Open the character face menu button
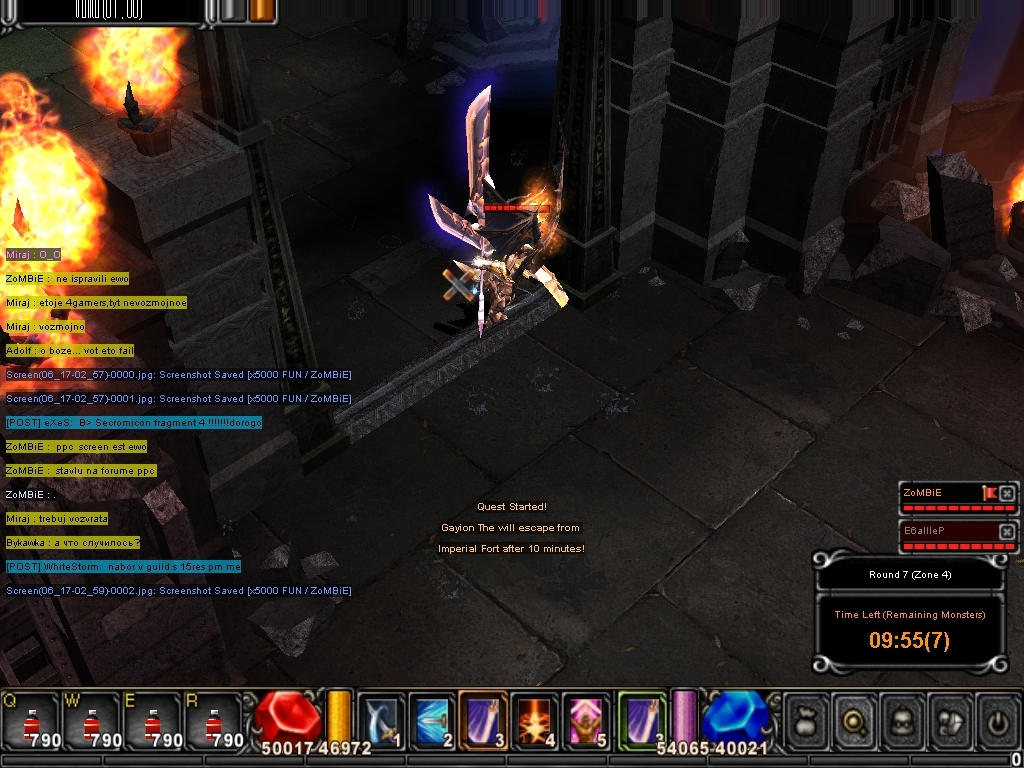The image size is (1024, 768). 903,720
